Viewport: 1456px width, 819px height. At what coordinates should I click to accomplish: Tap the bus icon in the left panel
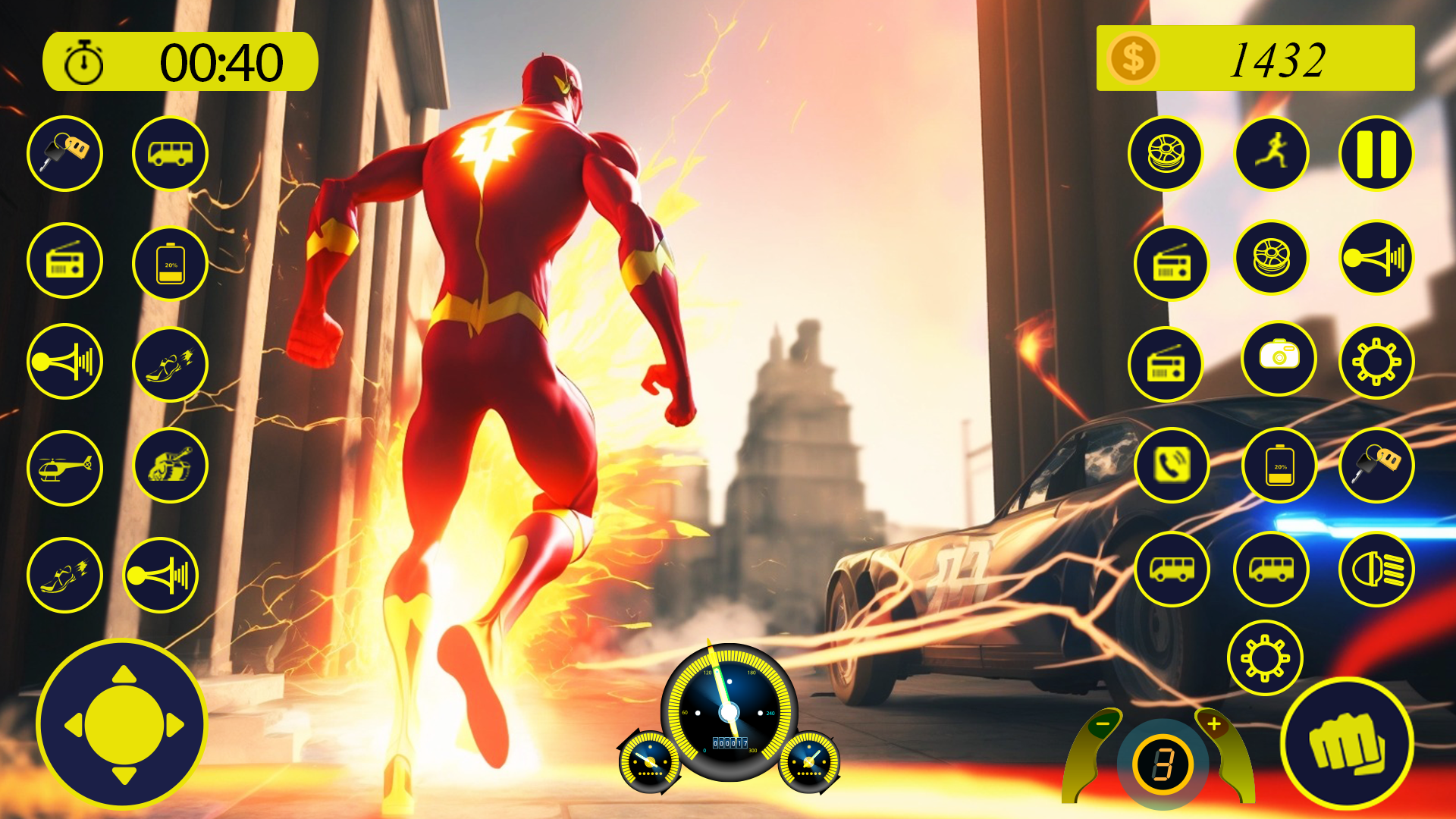tap(170, 153)
